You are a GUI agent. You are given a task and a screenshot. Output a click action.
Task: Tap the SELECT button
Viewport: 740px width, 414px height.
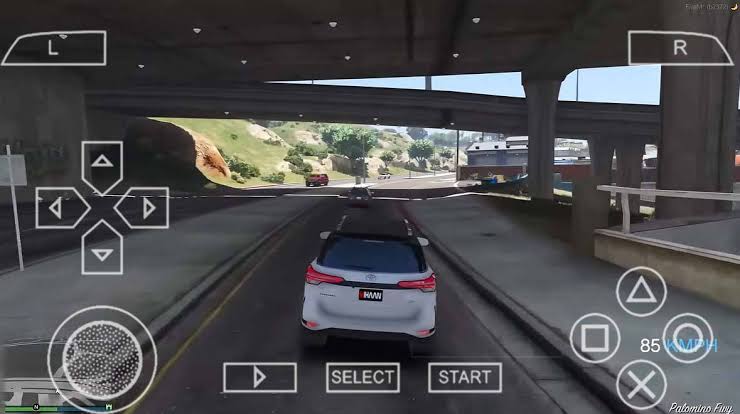pos(362,377)
